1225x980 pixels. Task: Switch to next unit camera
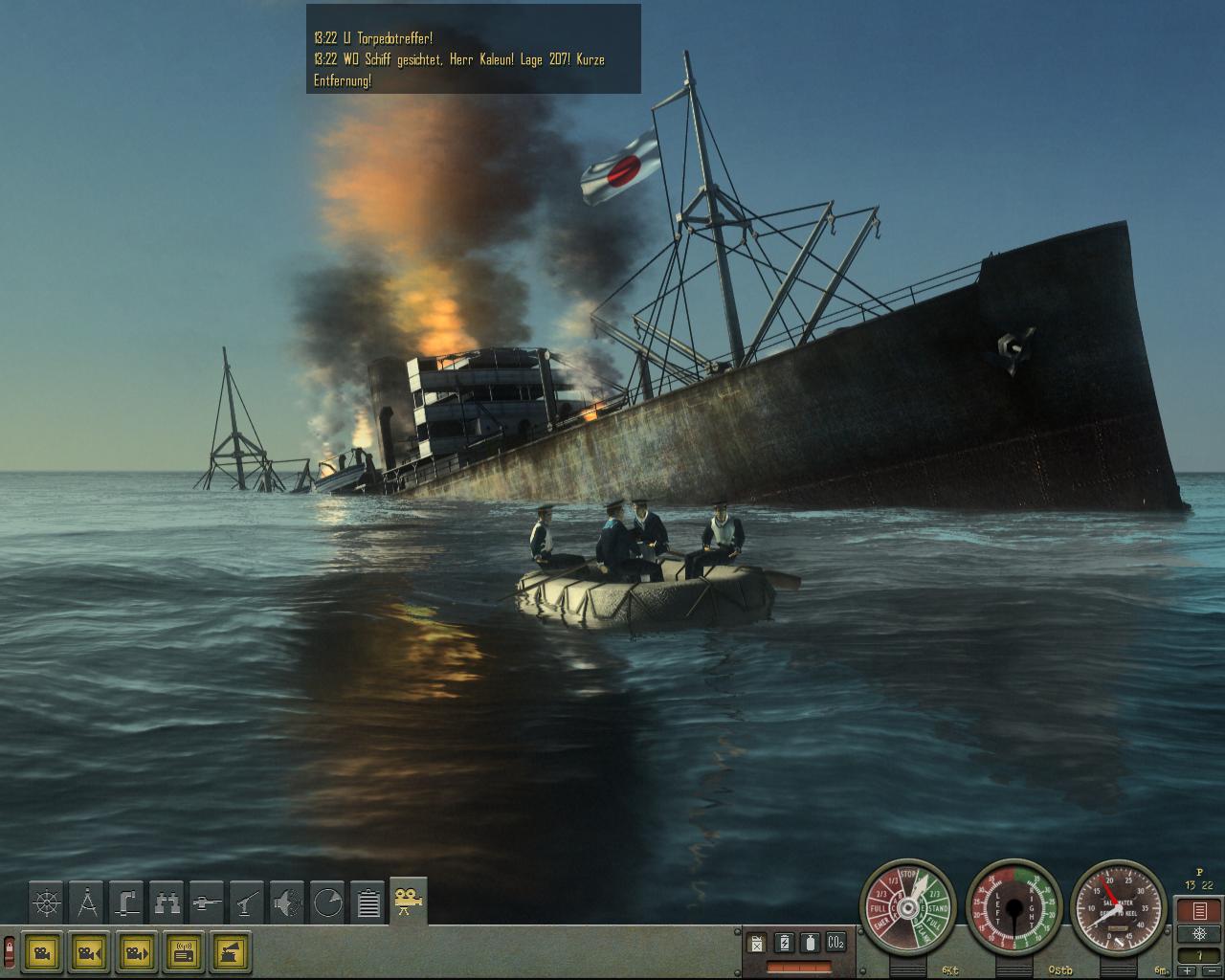tap(137, 951)
